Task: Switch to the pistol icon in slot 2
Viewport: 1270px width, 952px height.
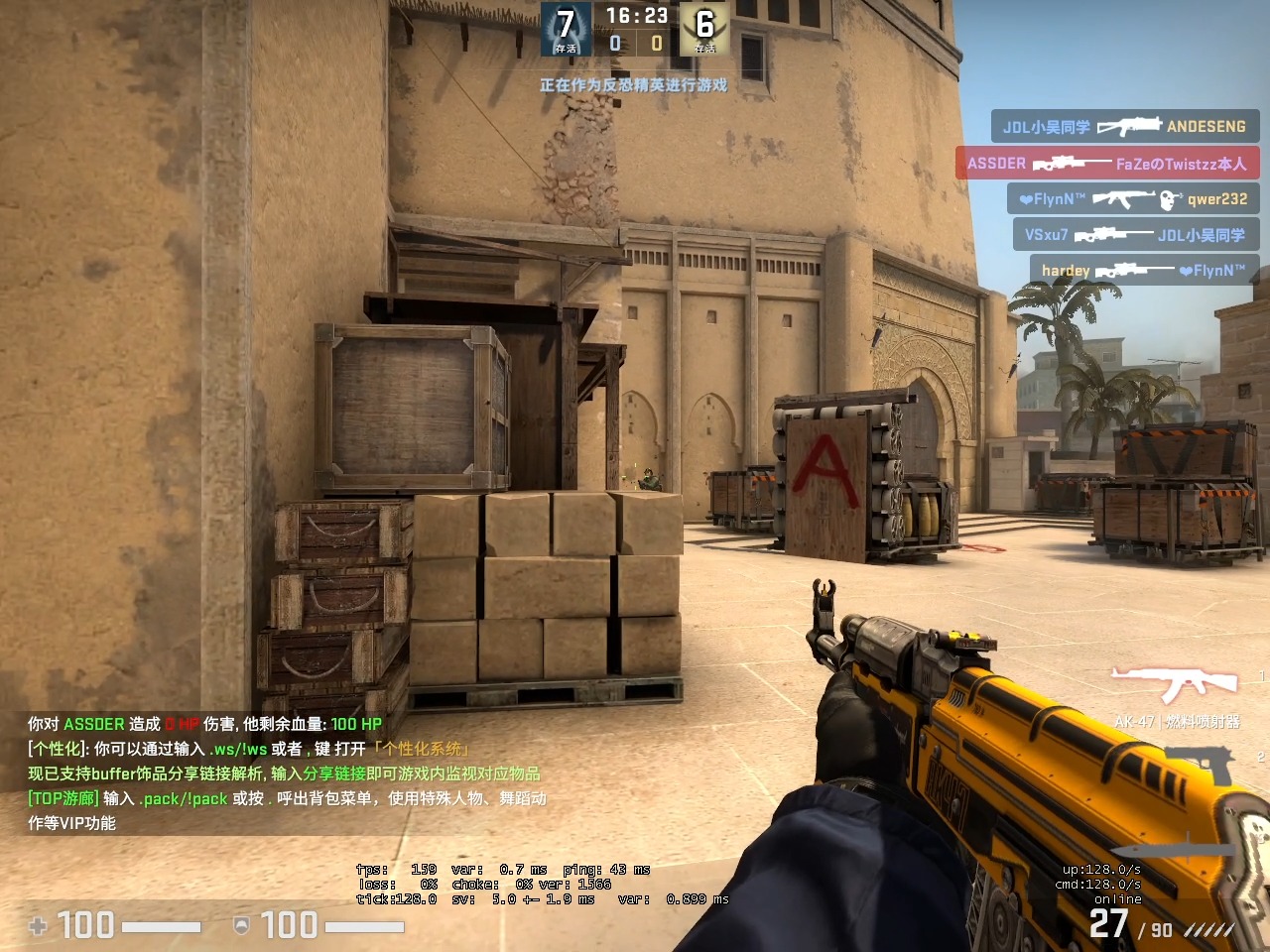Action: click(1201, 765)
